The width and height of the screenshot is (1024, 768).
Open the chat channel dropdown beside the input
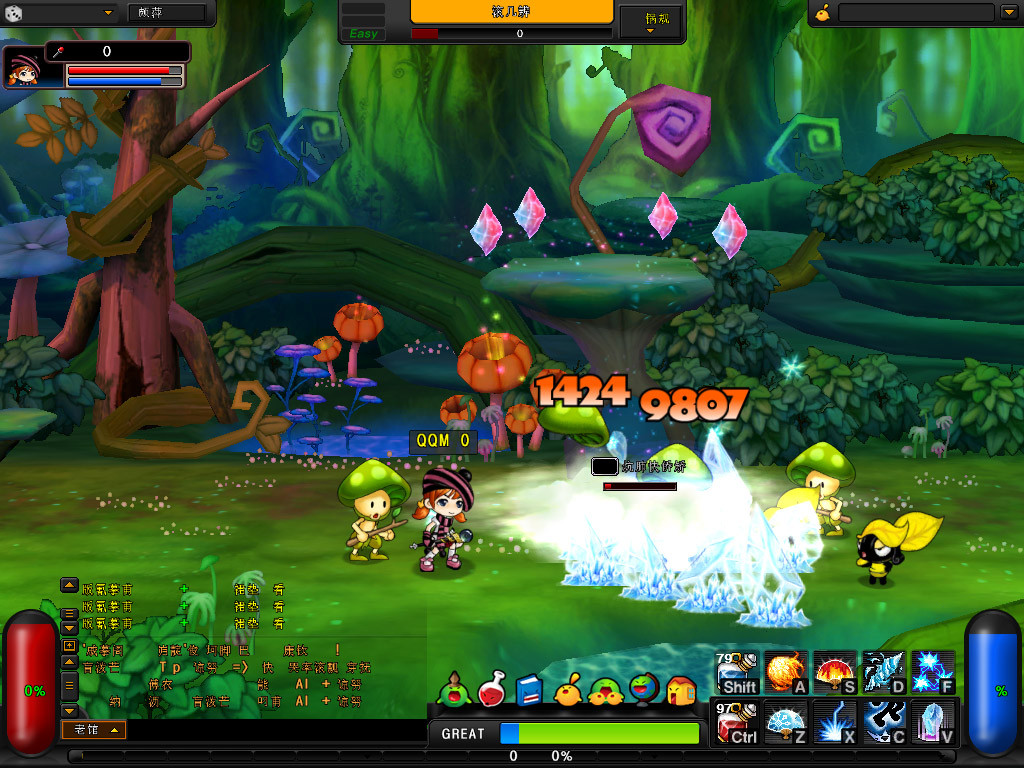point(93,730)
